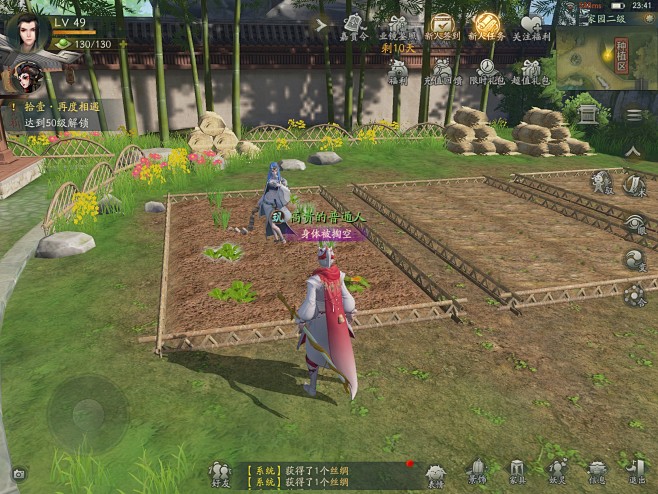Open 关注福利 follow rewards
The height and width of the screenshot is (494, 658).
[532, 27]
